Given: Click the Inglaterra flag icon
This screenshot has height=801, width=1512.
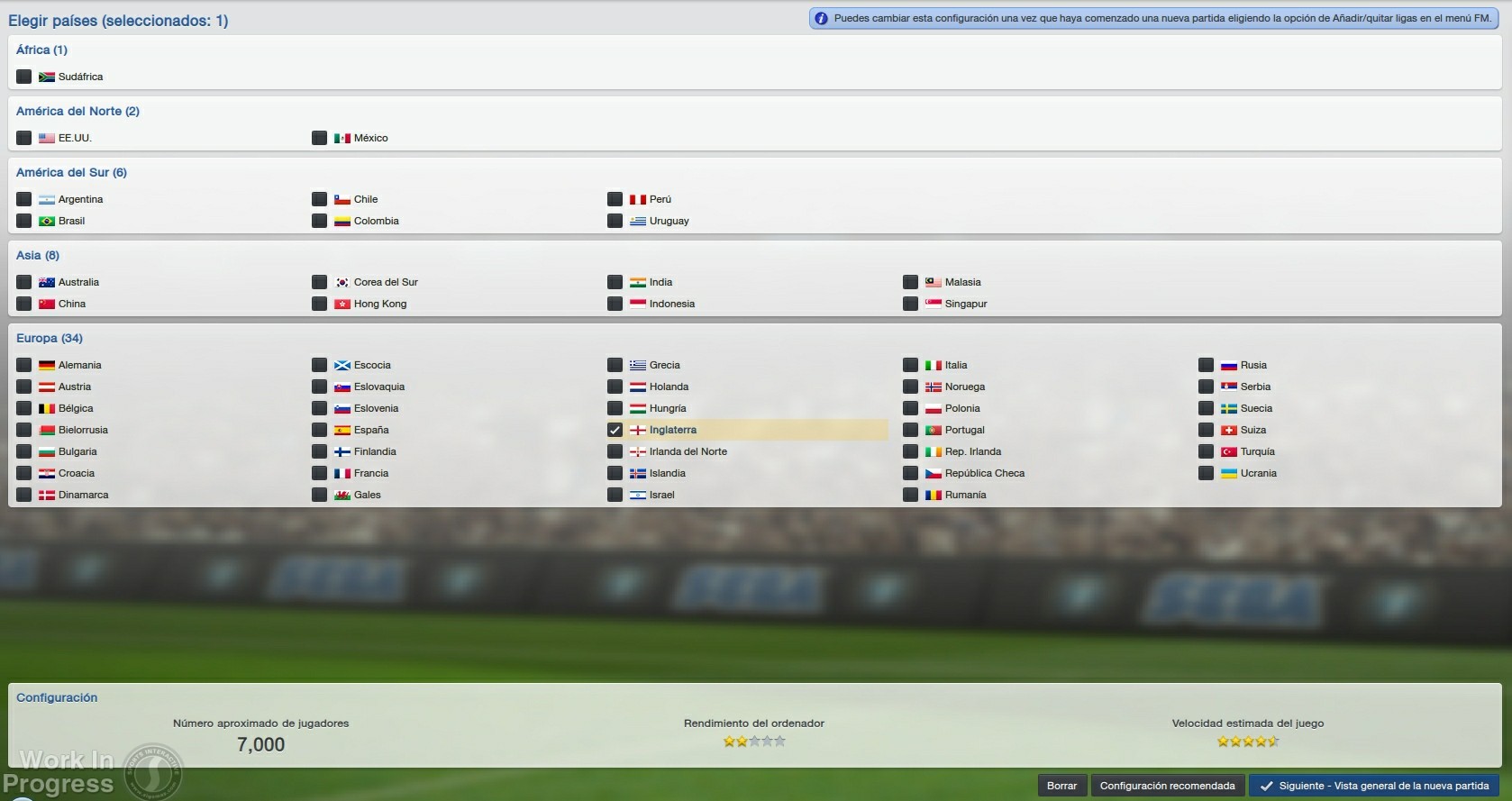Looking at the screenshot, I should click(x=638, y=430).
